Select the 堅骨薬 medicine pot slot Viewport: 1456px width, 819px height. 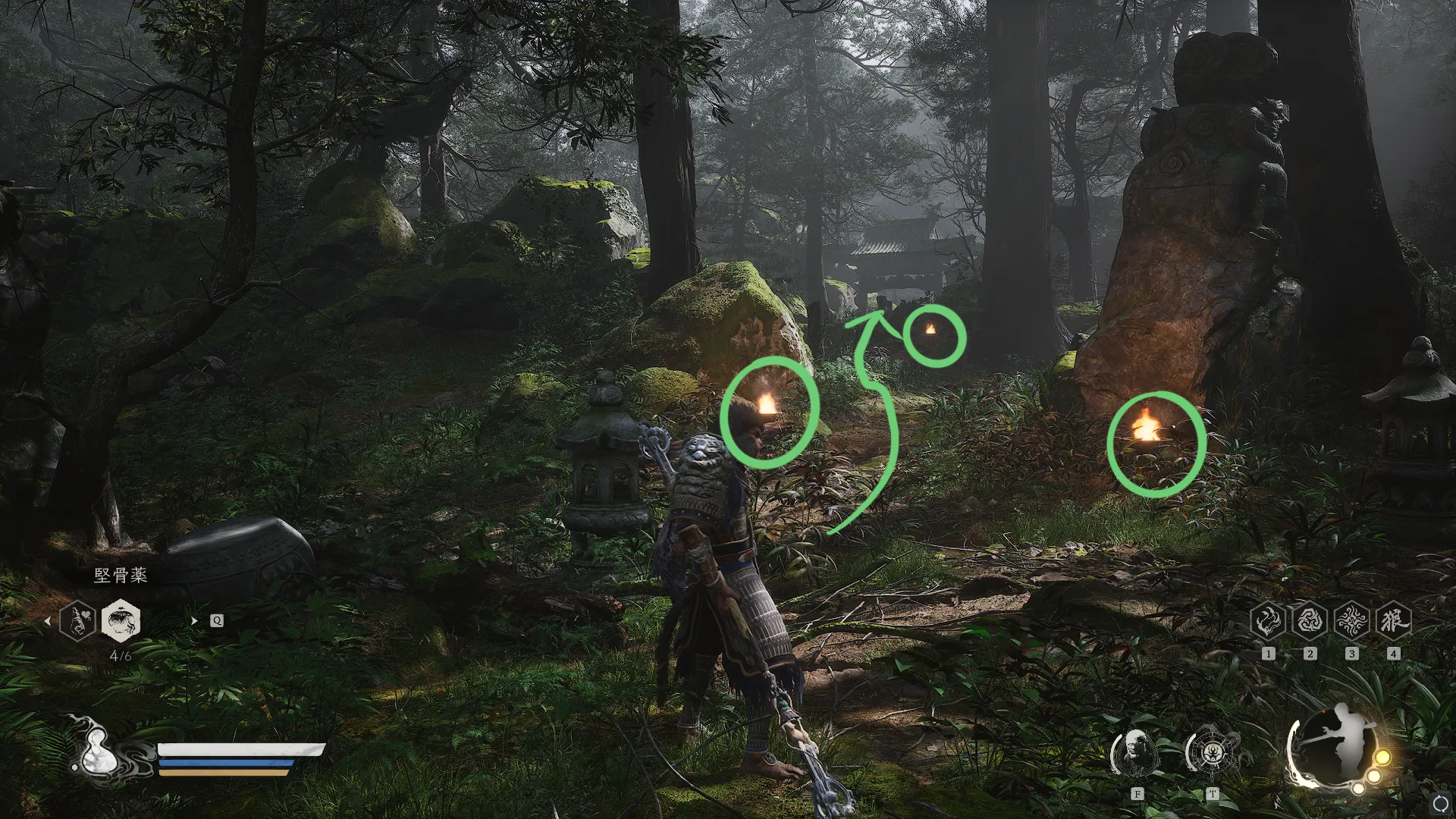coord(121,621)
